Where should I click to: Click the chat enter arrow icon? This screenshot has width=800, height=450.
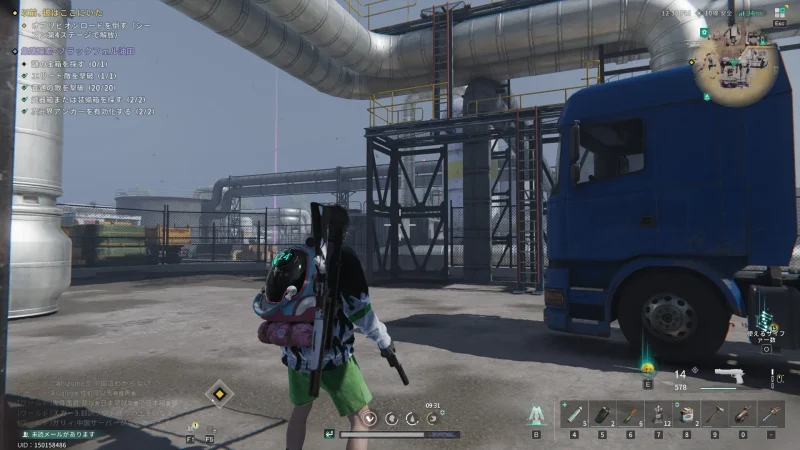pos(329,434)
